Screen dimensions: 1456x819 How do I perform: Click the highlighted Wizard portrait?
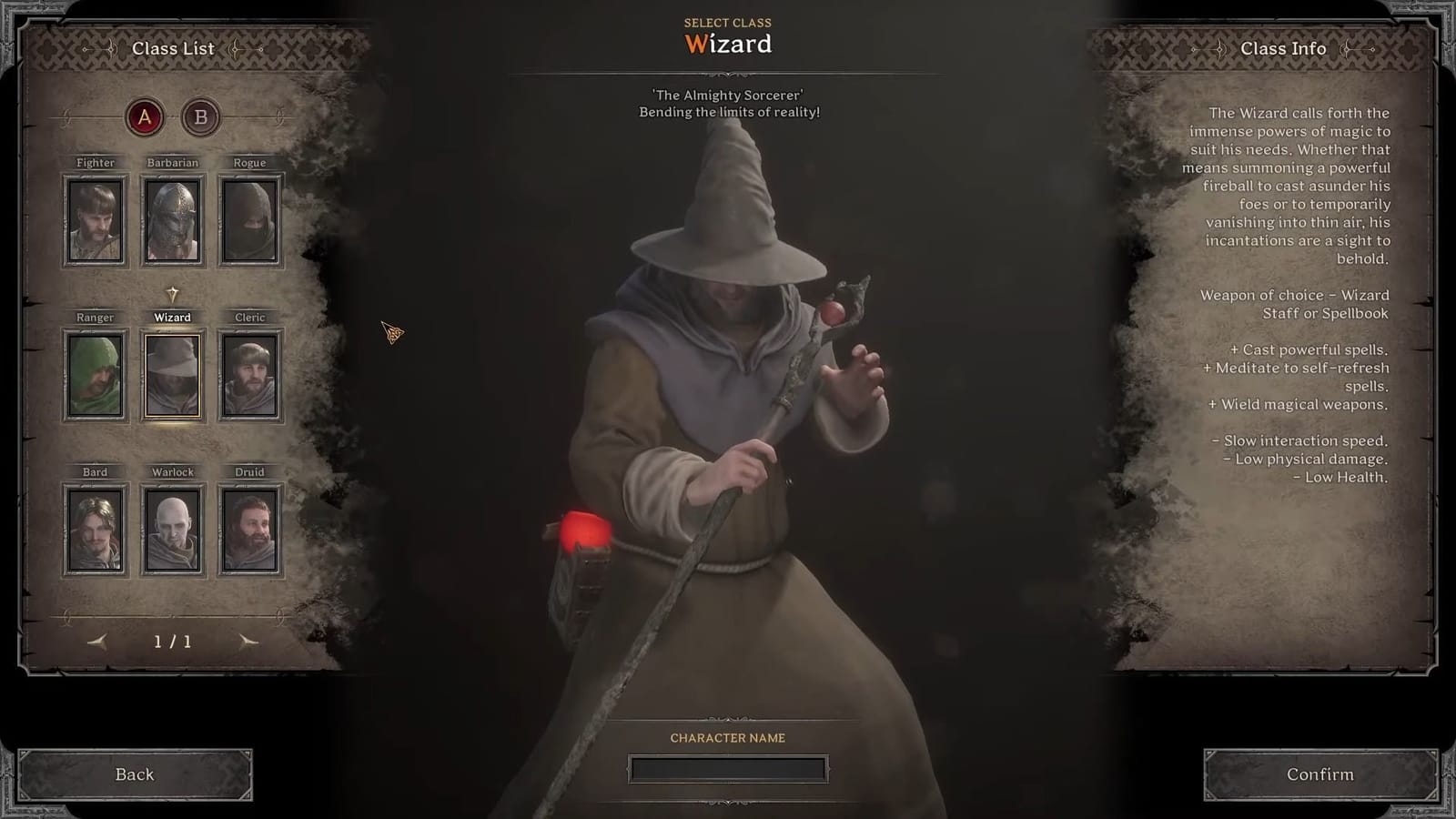pos(173,373)
